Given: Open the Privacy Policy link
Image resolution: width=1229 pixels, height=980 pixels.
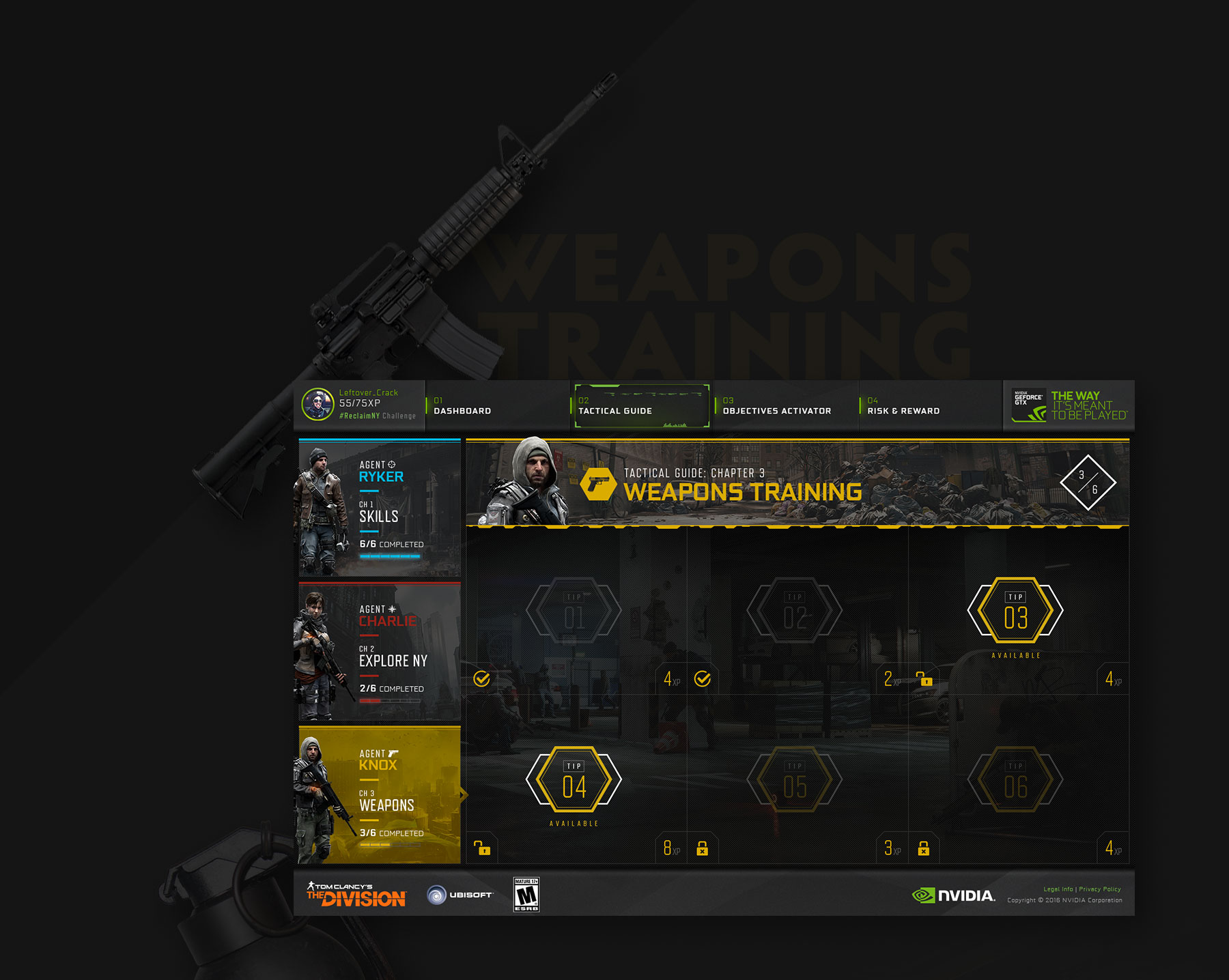Looking at the screenshot, I should pos(1100,889).
